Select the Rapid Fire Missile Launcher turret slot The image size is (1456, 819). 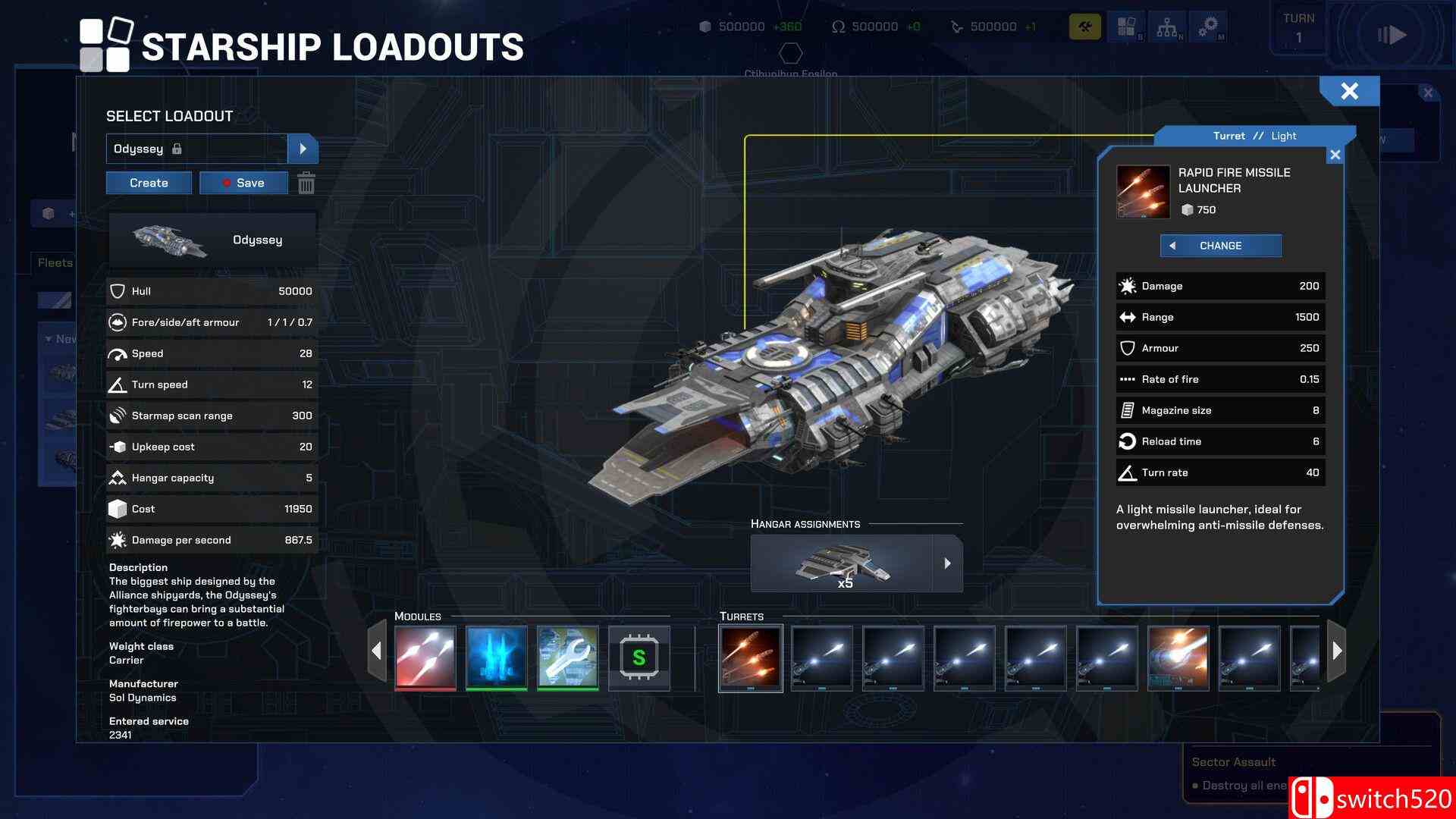click(751, 657)
